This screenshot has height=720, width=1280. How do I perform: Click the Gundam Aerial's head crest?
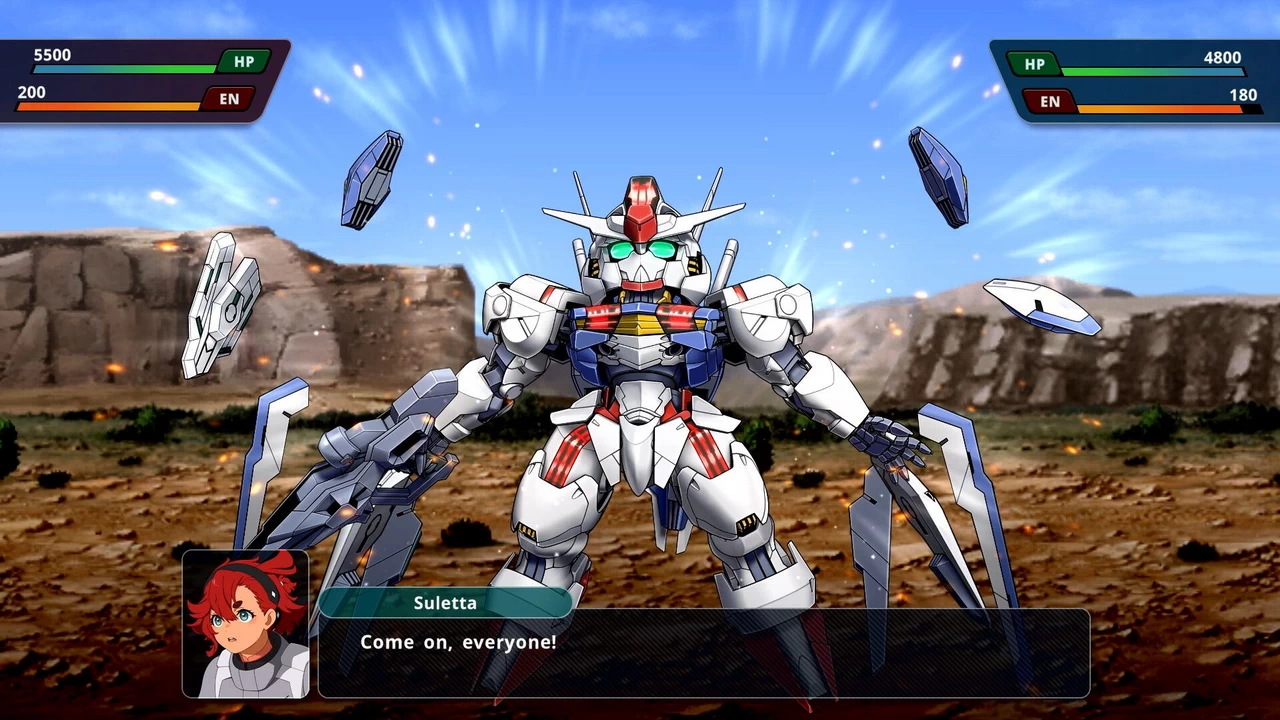[640, 205]
